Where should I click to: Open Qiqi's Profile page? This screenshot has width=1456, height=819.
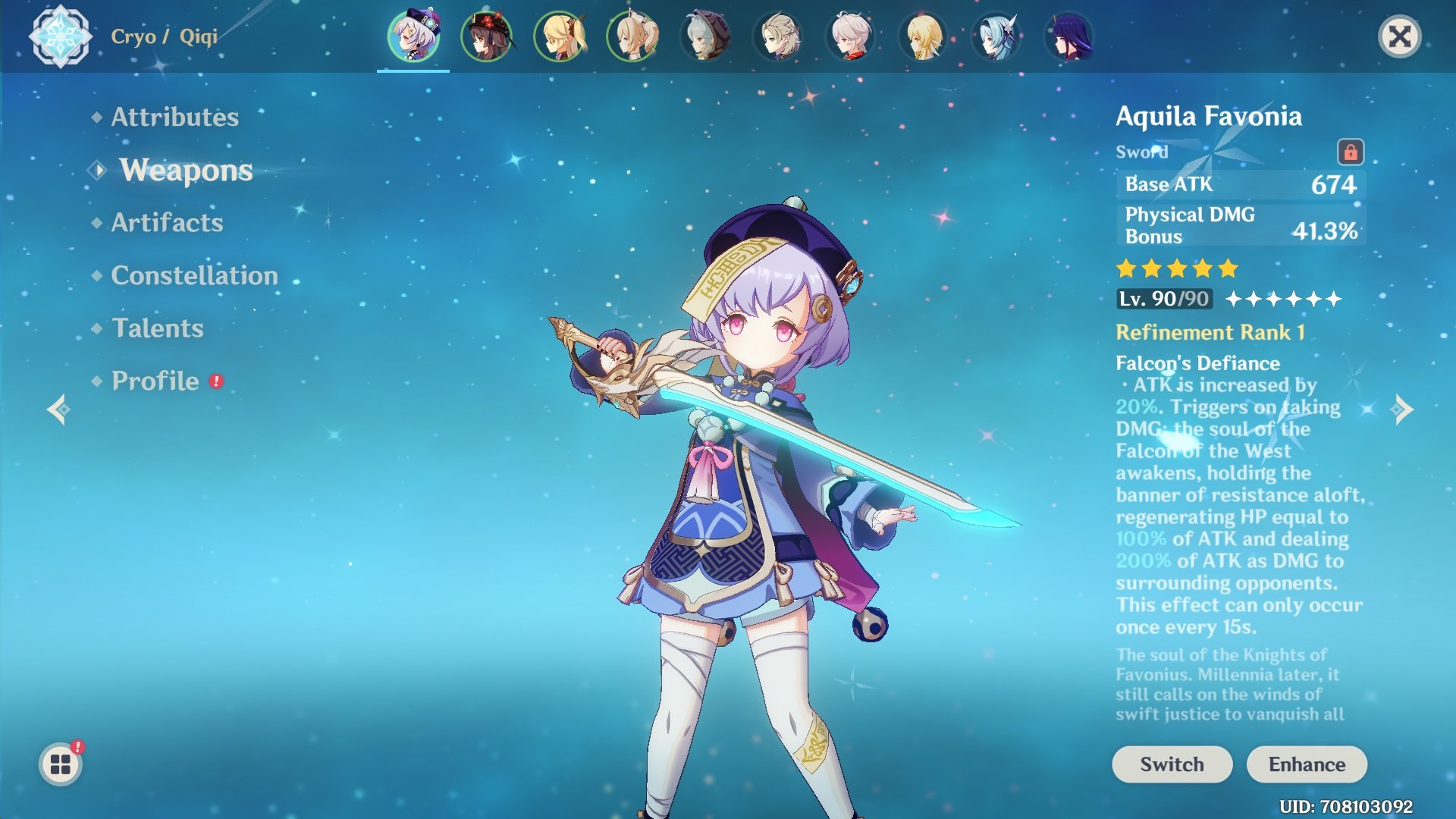(155, 381)
